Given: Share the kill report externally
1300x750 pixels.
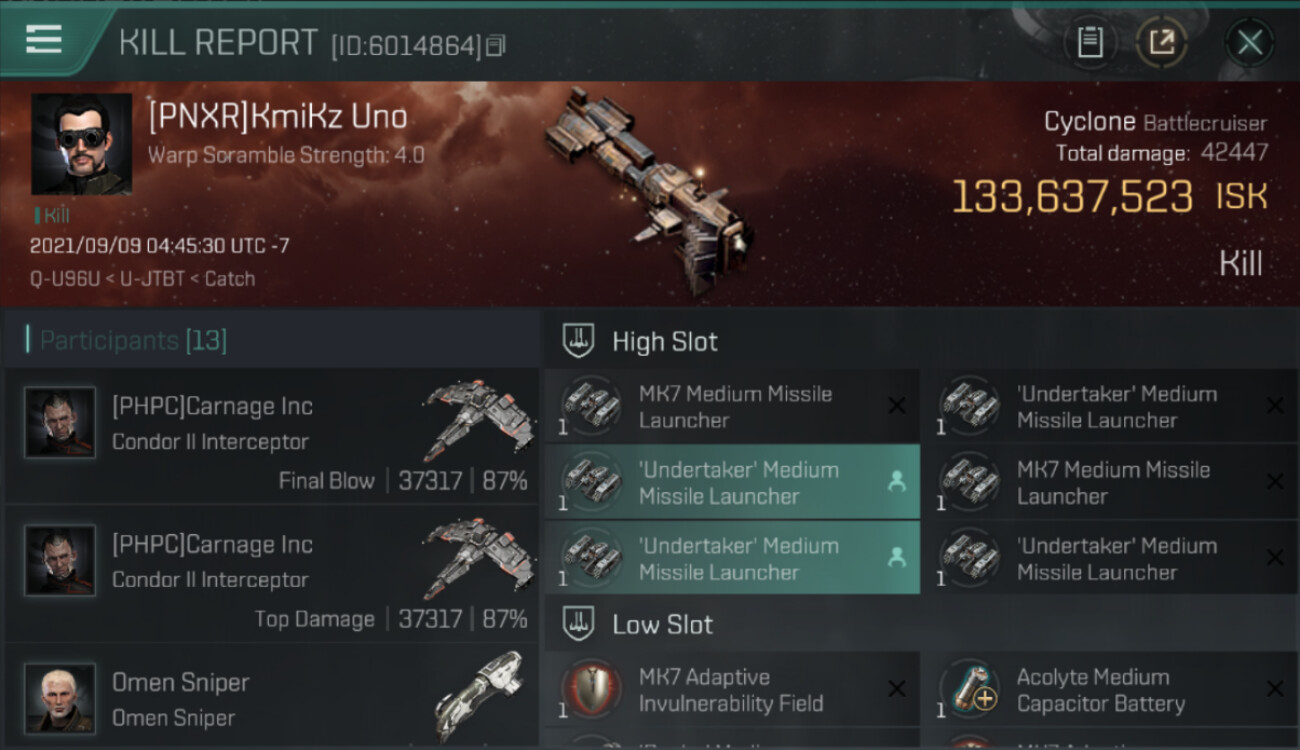Looking at the screenshot, I should [x=1161, y=42].
